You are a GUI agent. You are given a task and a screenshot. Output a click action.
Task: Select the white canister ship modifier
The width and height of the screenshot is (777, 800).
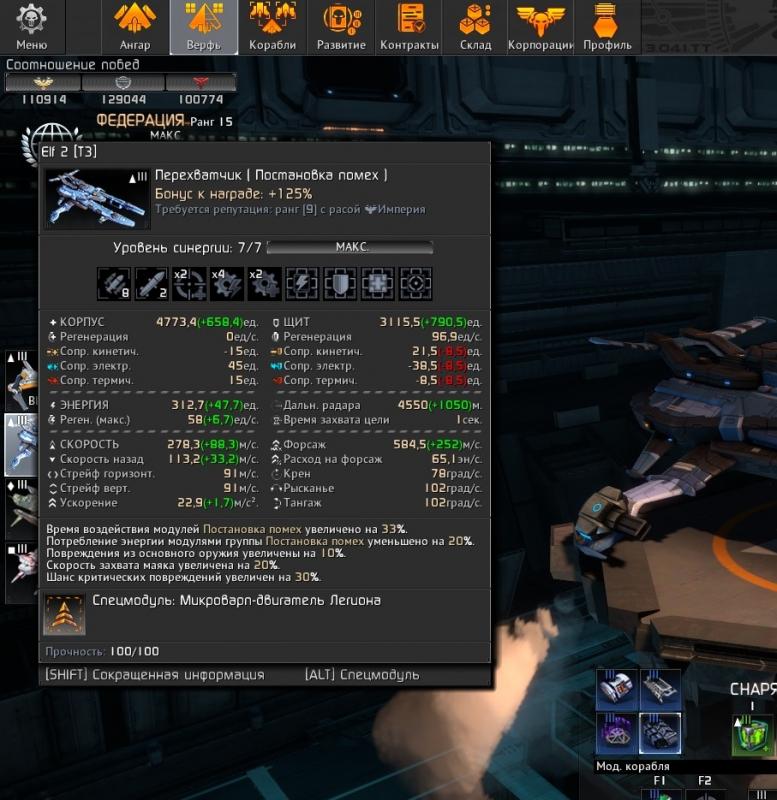(616, 689)
